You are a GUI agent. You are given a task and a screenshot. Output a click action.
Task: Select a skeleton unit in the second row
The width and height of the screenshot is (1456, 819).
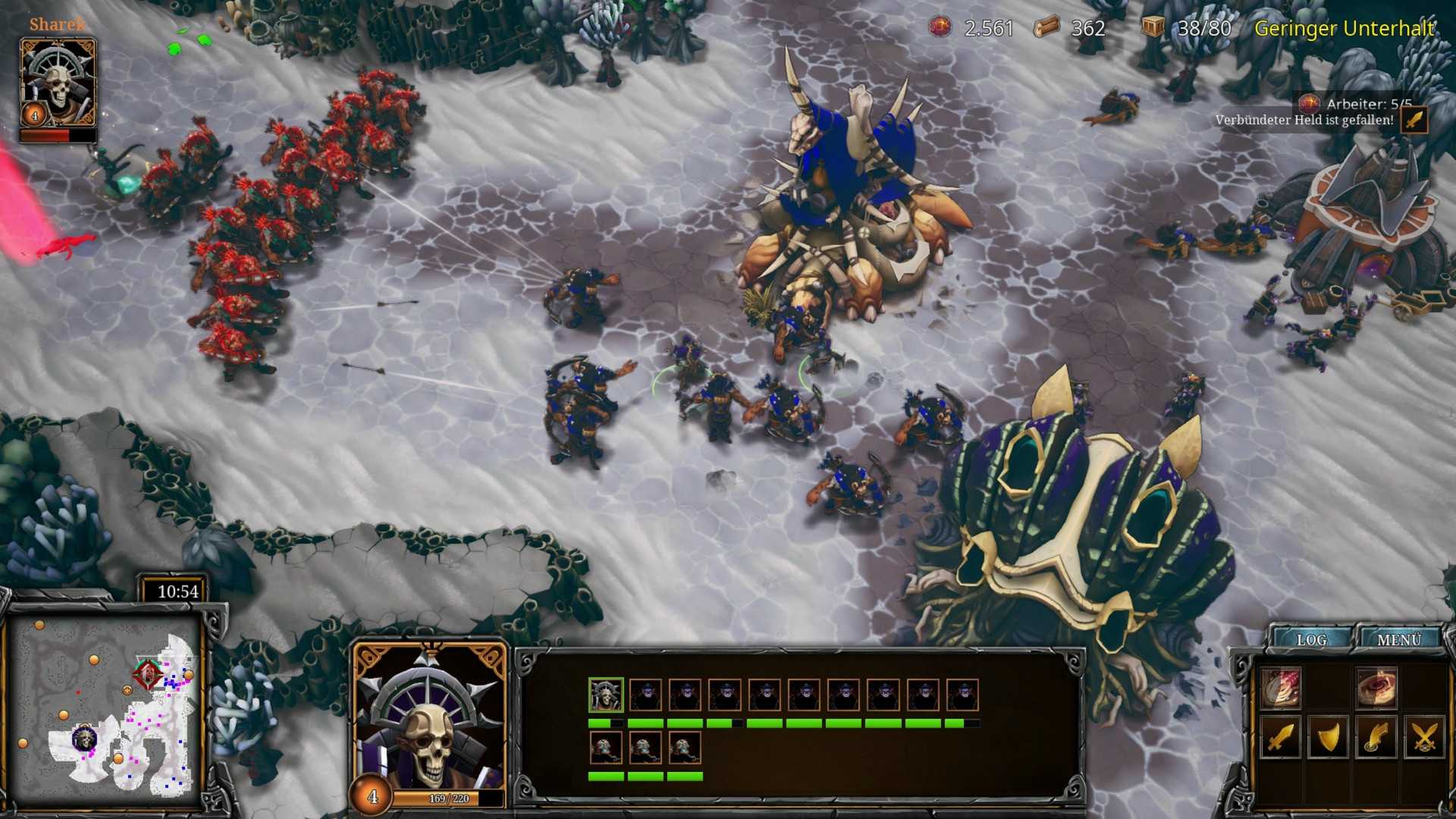pyautogui.click(x=606, y=748)
